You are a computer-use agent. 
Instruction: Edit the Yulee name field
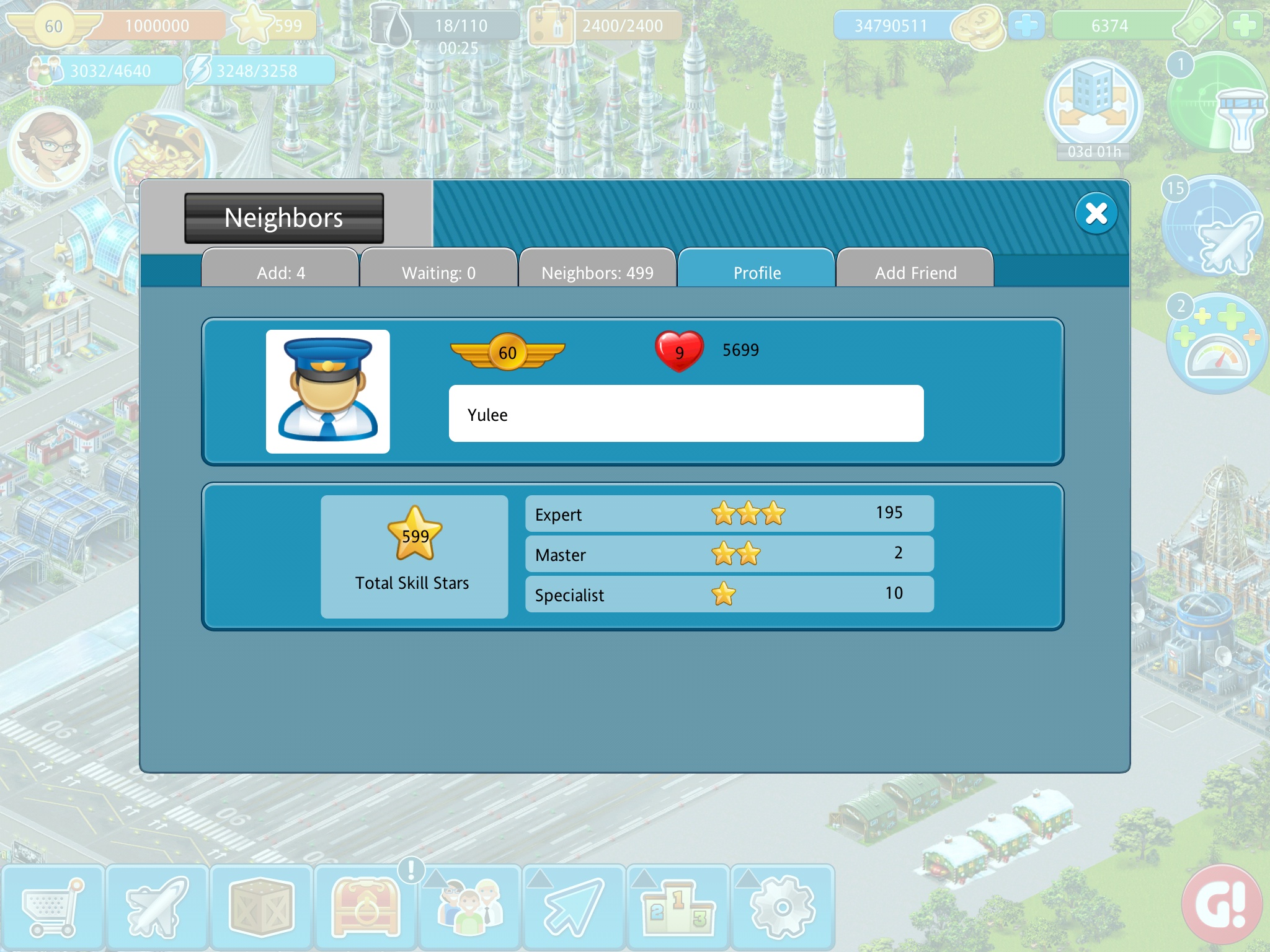point(686,414)
